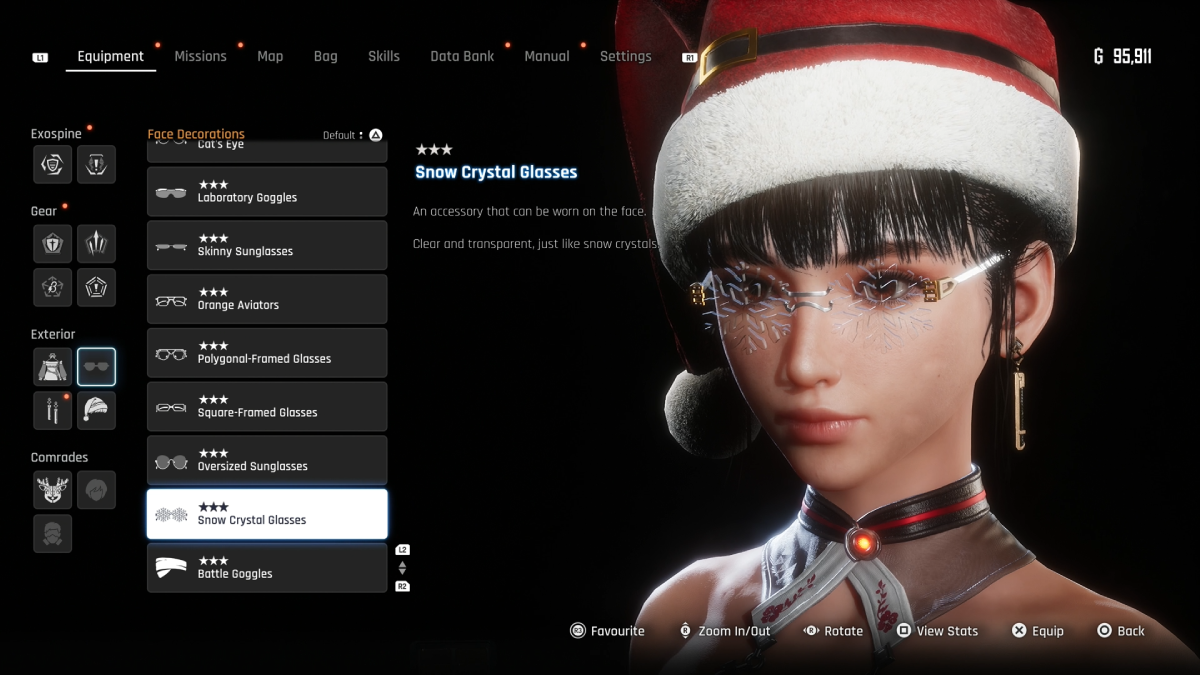Pick the Orange Aviators item
The image size is (1200, 675).
(267, 300)
